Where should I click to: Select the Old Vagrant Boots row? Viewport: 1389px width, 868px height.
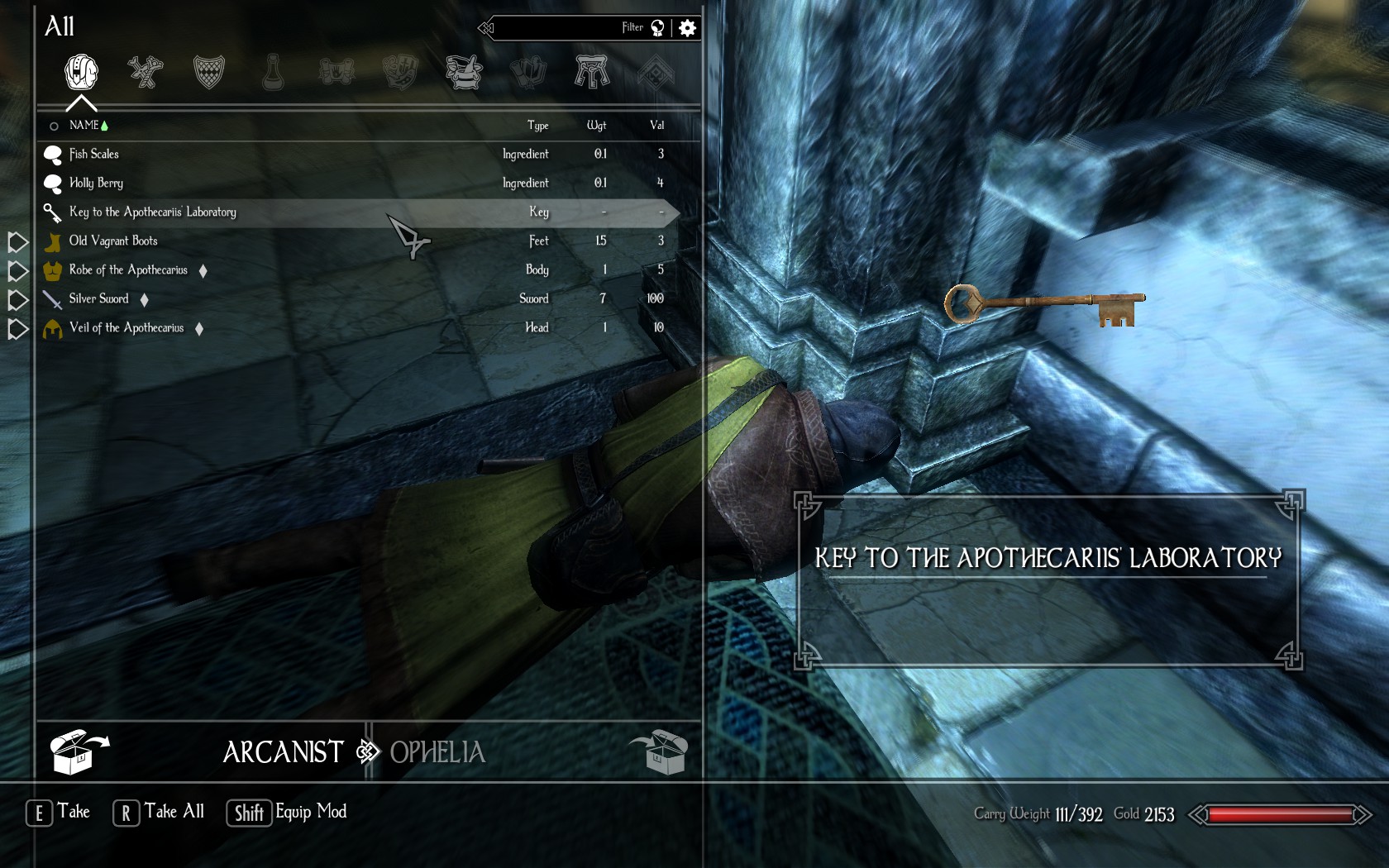click(x=113, y=241)
